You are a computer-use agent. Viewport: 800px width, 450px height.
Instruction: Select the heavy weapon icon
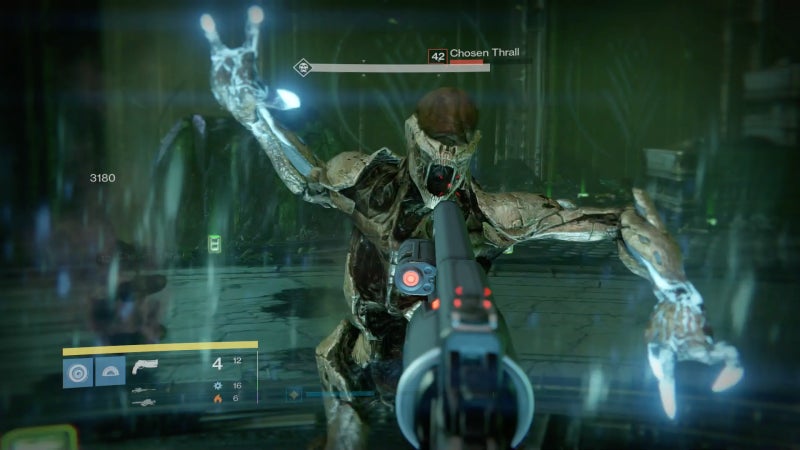point(144,402)
